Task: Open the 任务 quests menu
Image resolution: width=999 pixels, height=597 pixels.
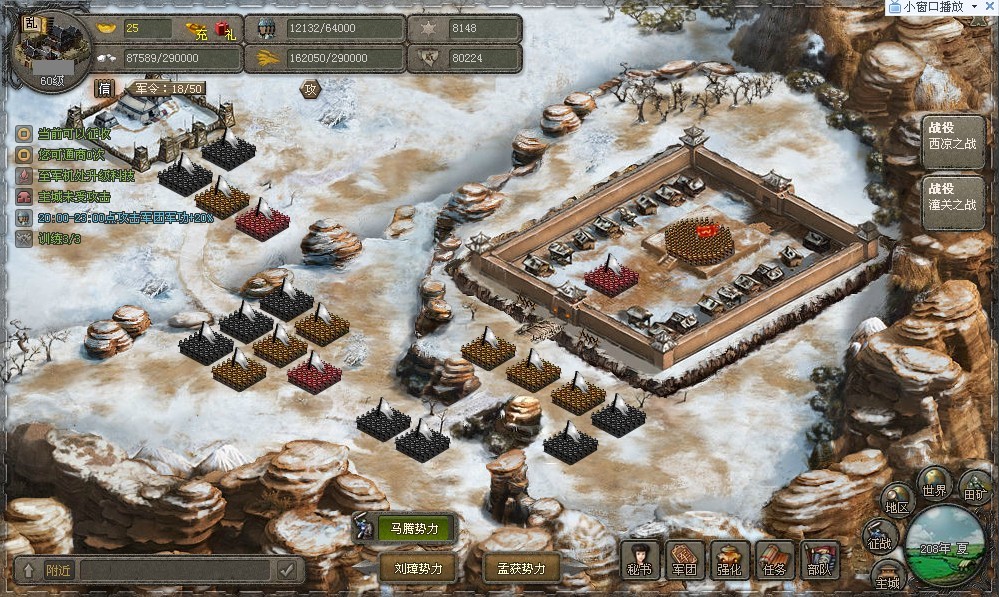Action: pos(775,560)
